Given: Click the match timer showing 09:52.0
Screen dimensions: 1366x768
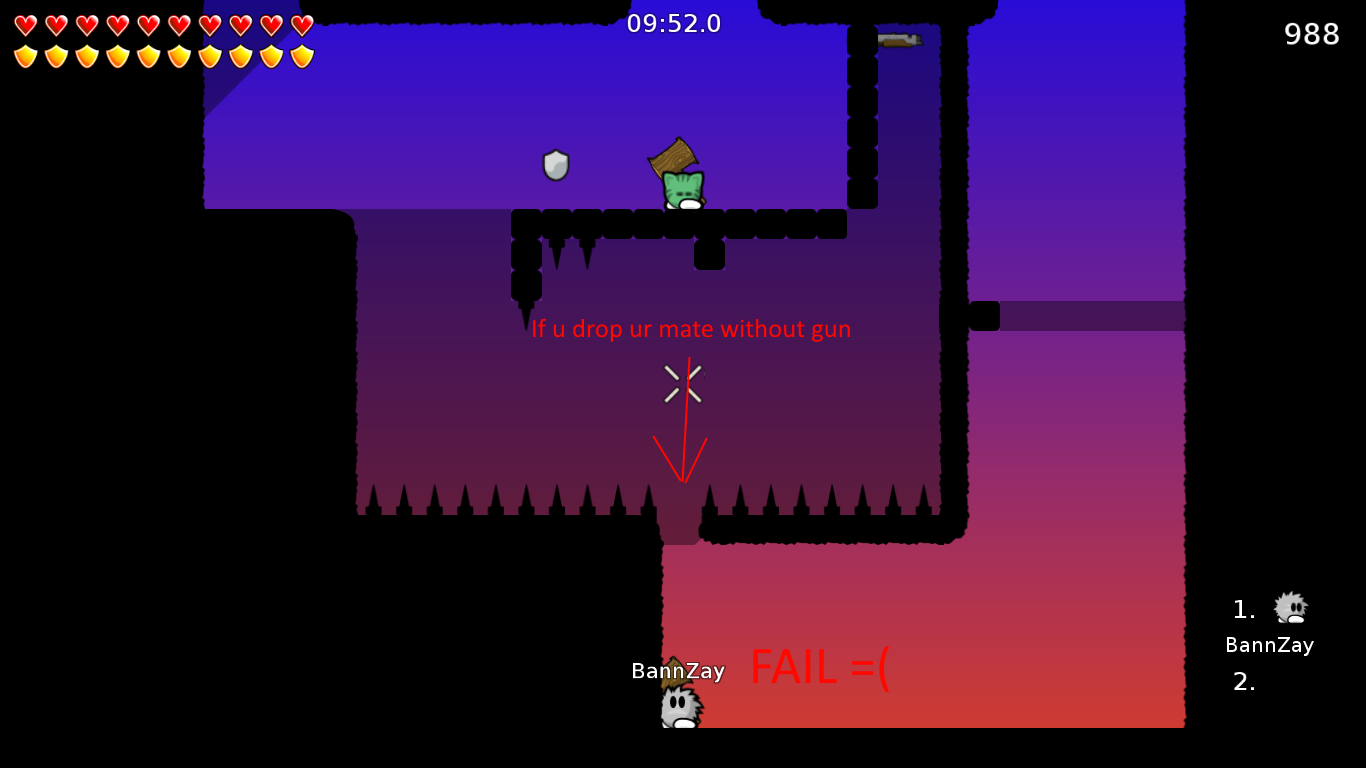Looking at the screenshot, I should click(673, 24).
